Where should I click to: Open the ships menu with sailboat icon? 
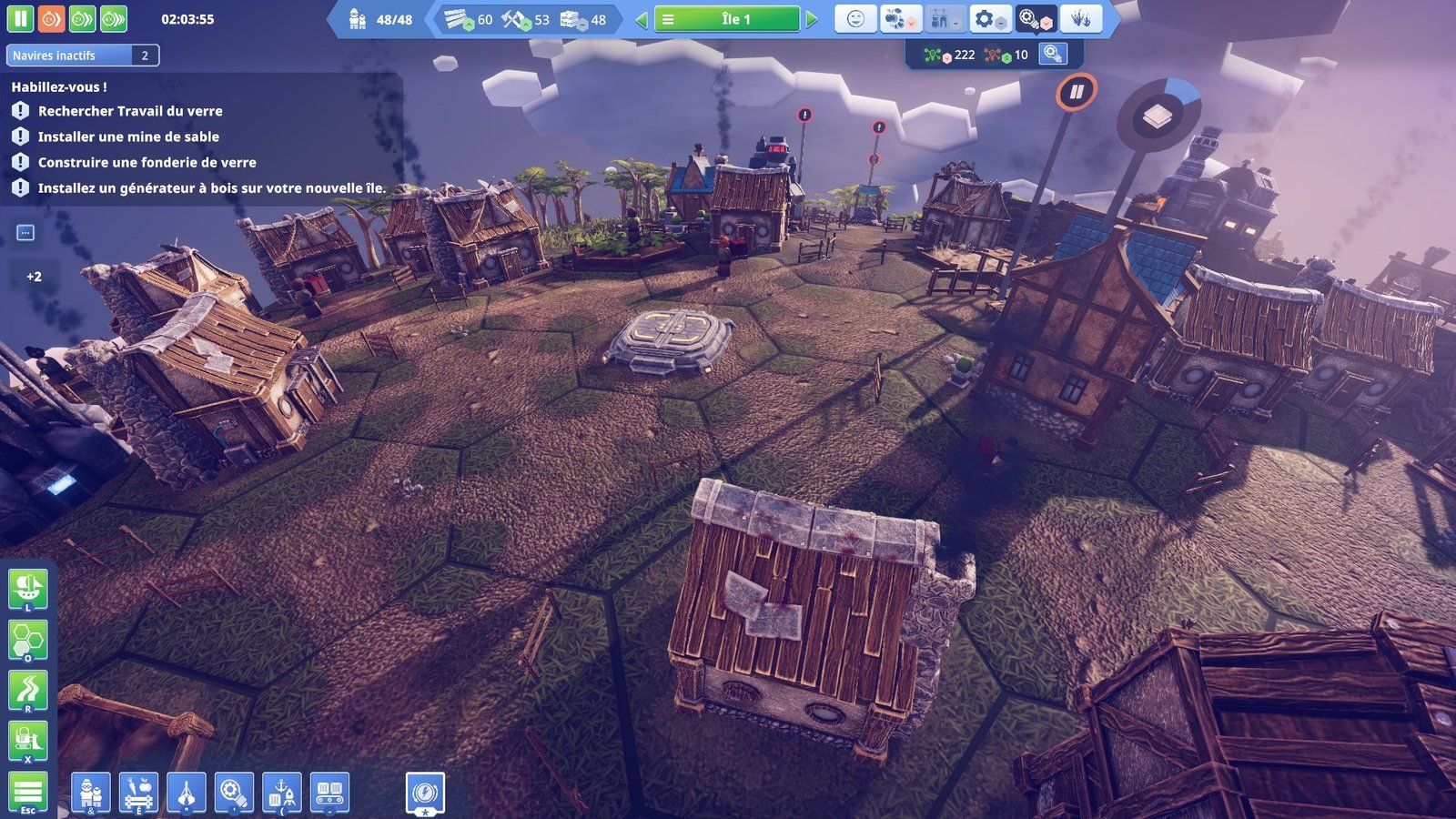(x=27, y=589)
